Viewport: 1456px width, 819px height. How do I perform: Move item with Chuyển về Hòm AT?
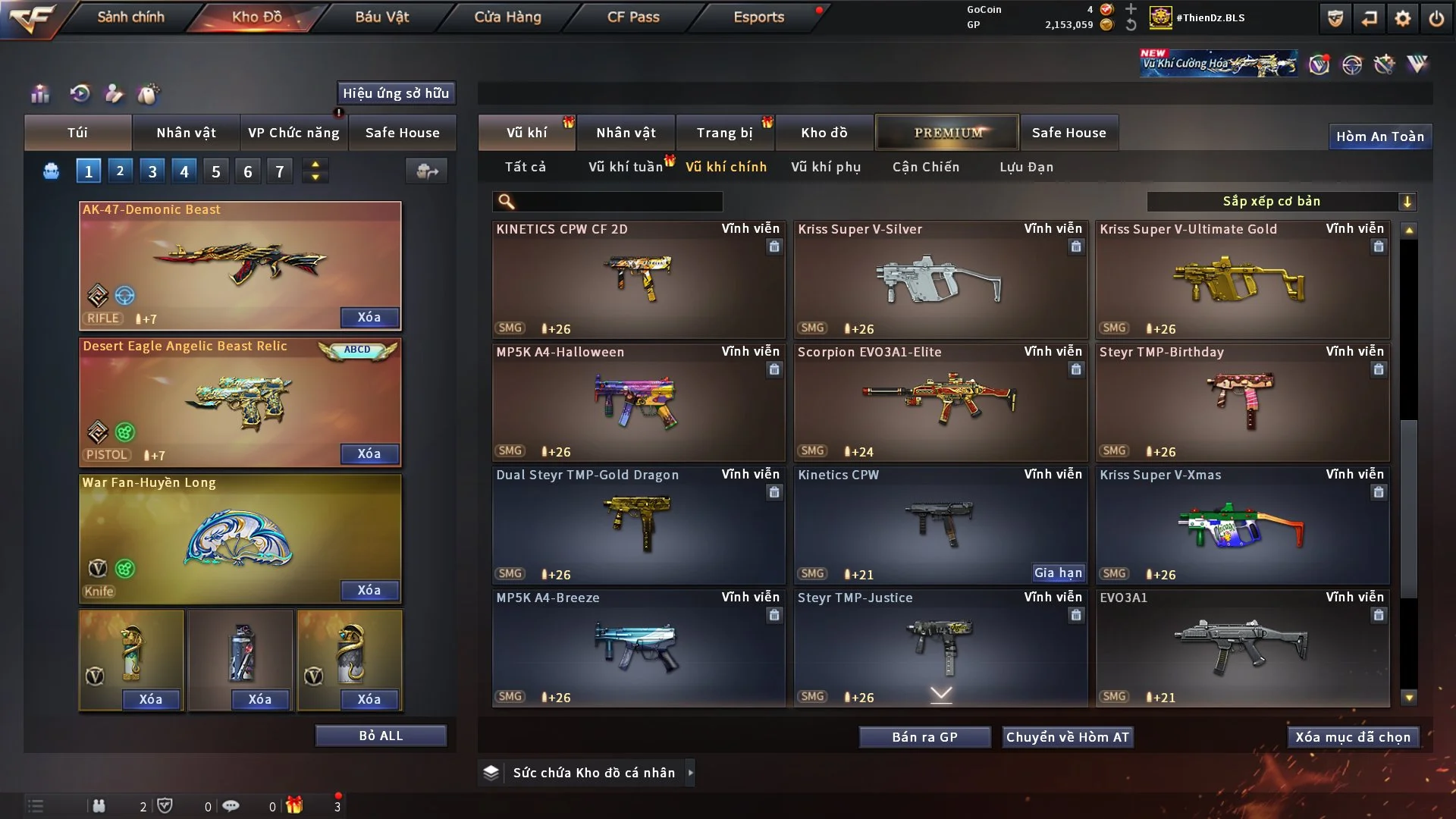1067,737
